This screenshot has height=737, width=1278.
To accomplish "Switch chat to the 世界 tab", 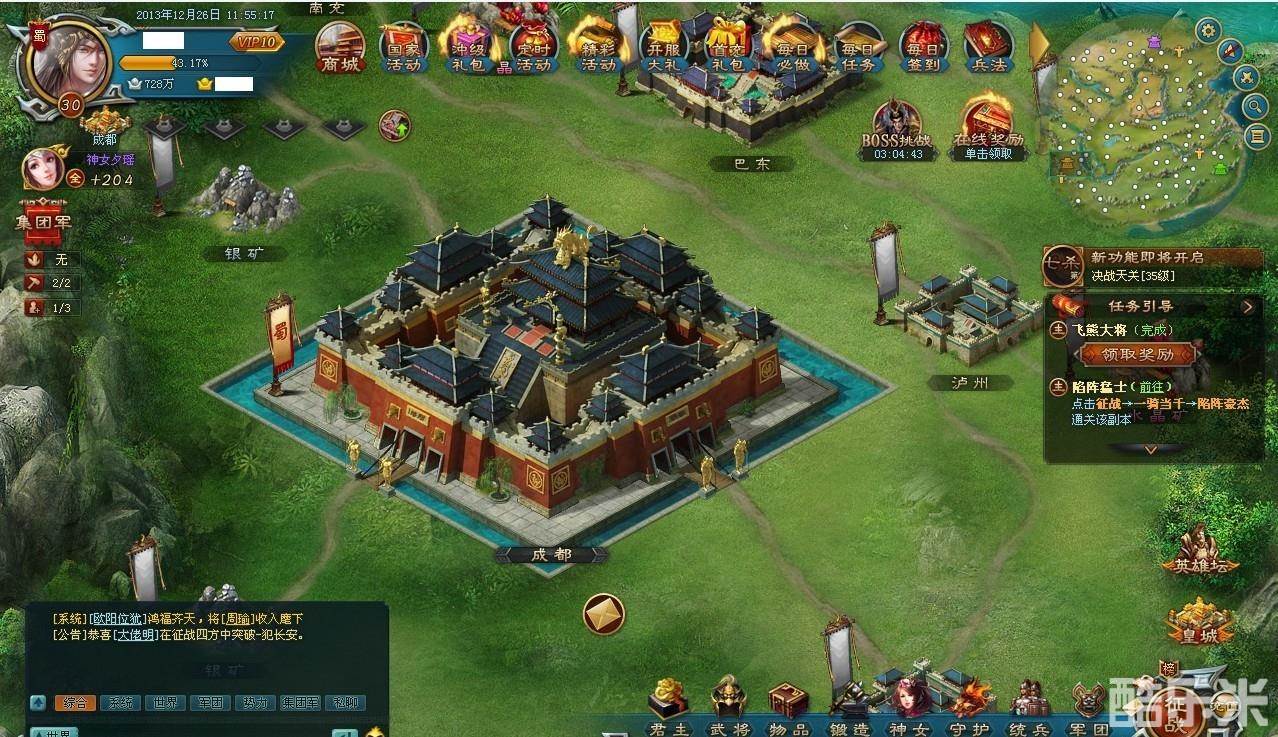I will click(x=165, y=703).
